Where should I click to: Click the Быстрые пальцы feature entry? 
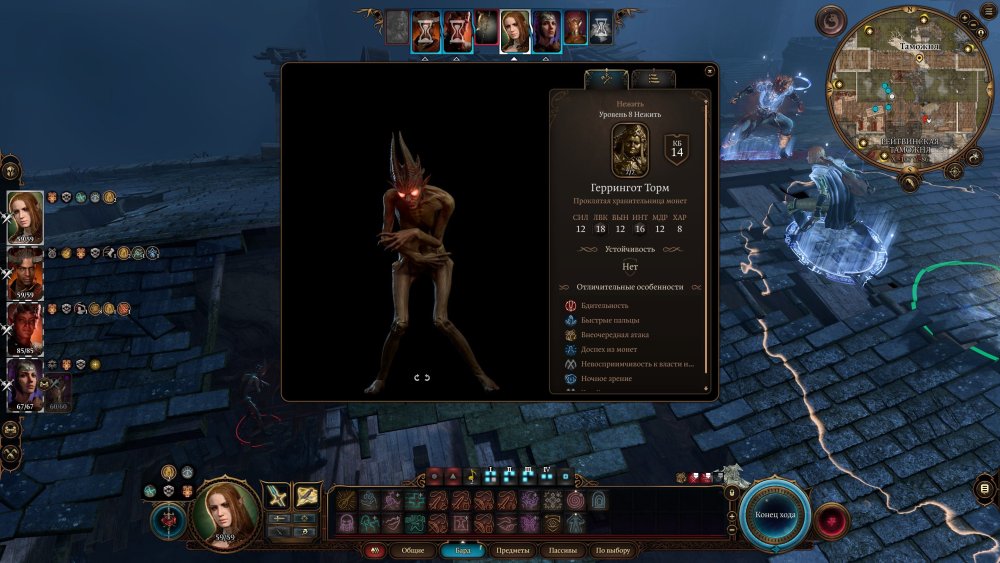point(608,320)
